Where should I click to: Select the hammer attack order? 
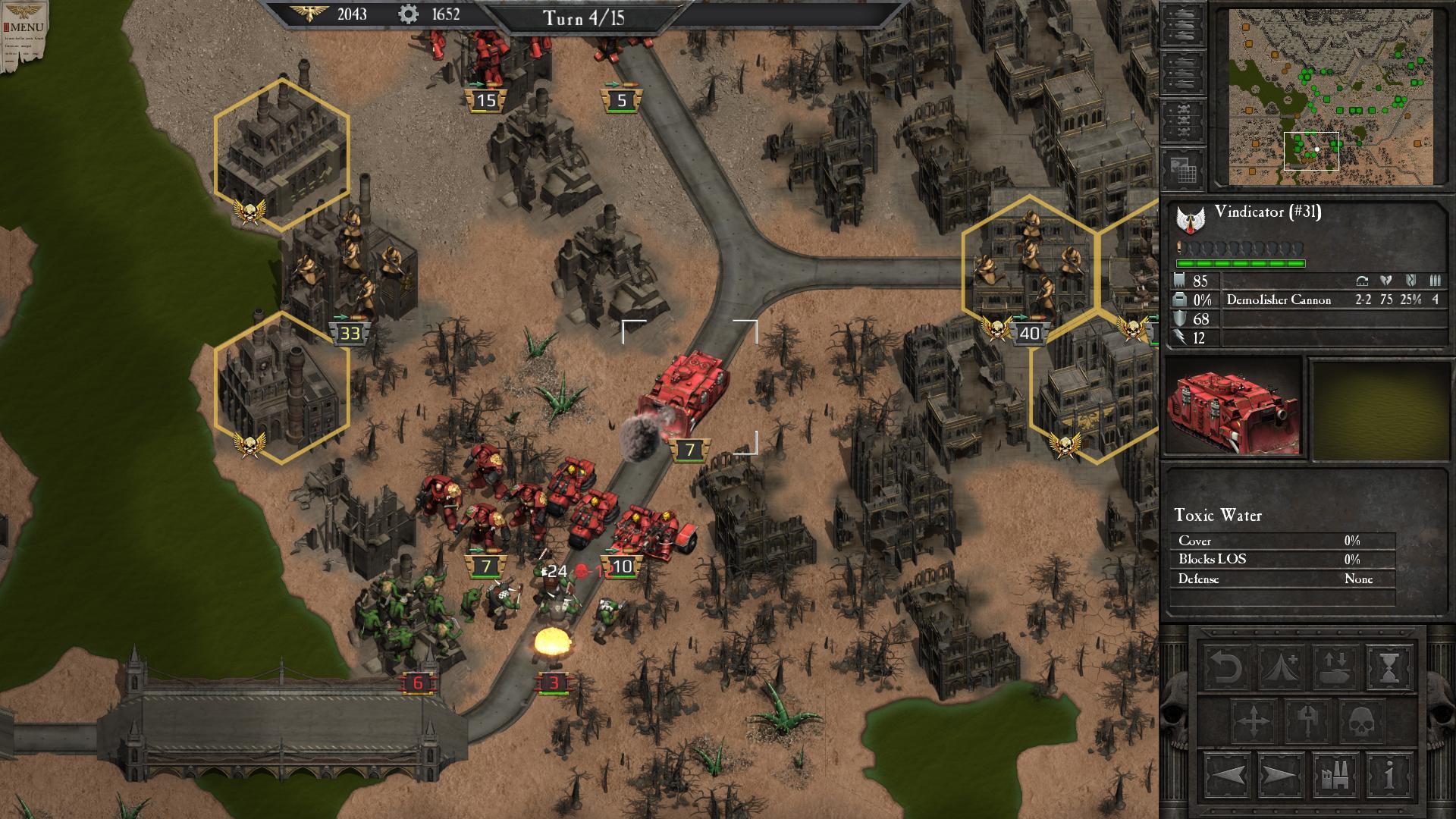pyautogui.click(x=1306, y=719)
